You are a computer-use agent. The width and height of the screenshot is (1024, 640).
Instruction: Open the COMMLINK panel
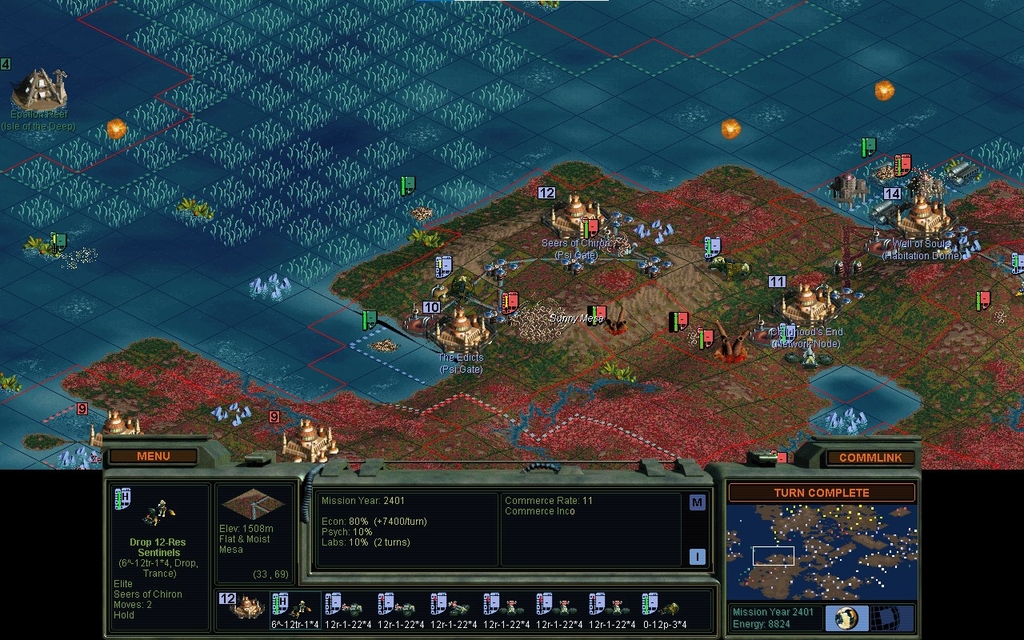tap(870, 458)
